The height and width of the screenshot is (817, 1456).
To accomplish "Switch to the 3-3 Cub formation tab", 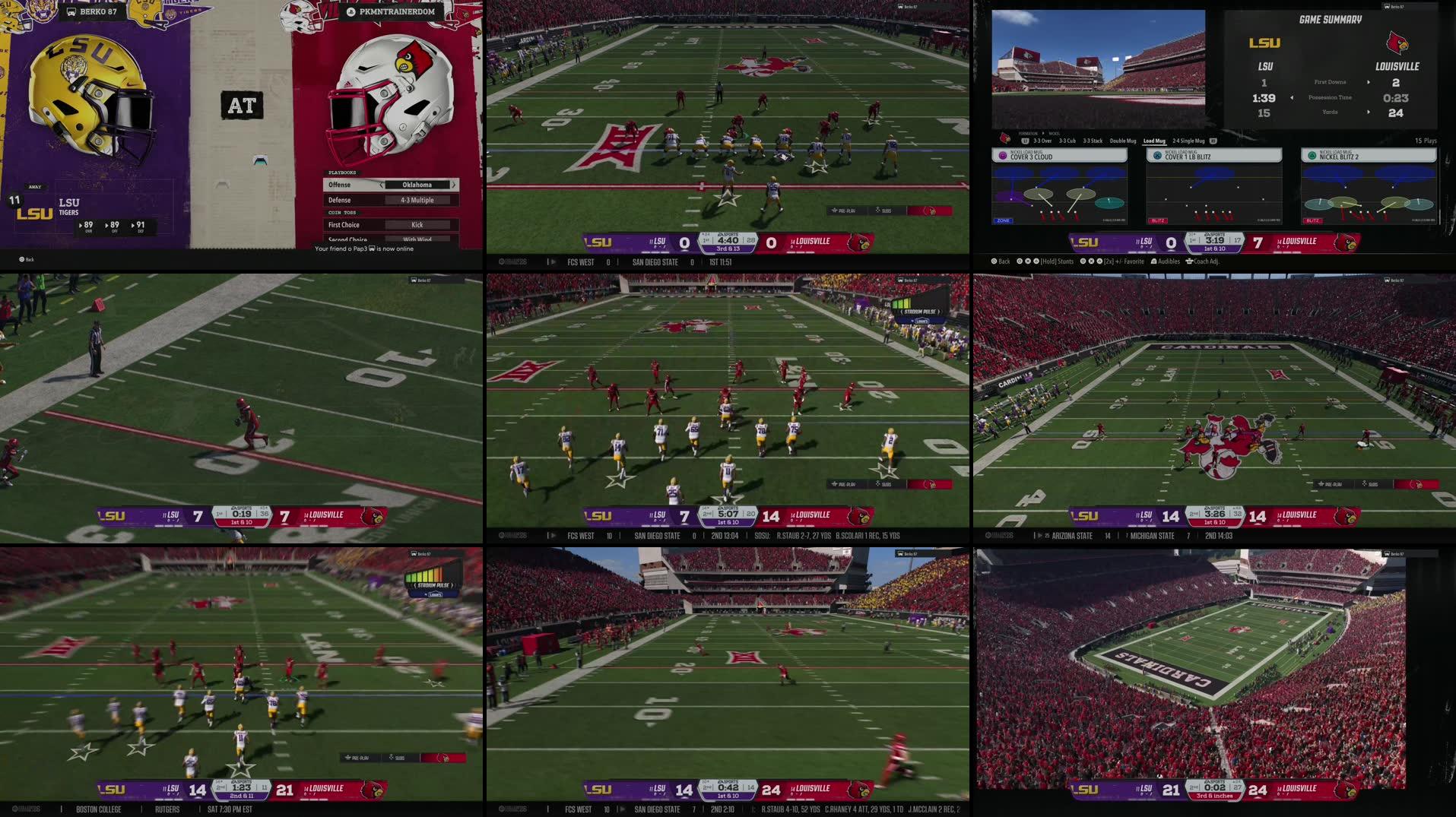I will (1068, 141).
